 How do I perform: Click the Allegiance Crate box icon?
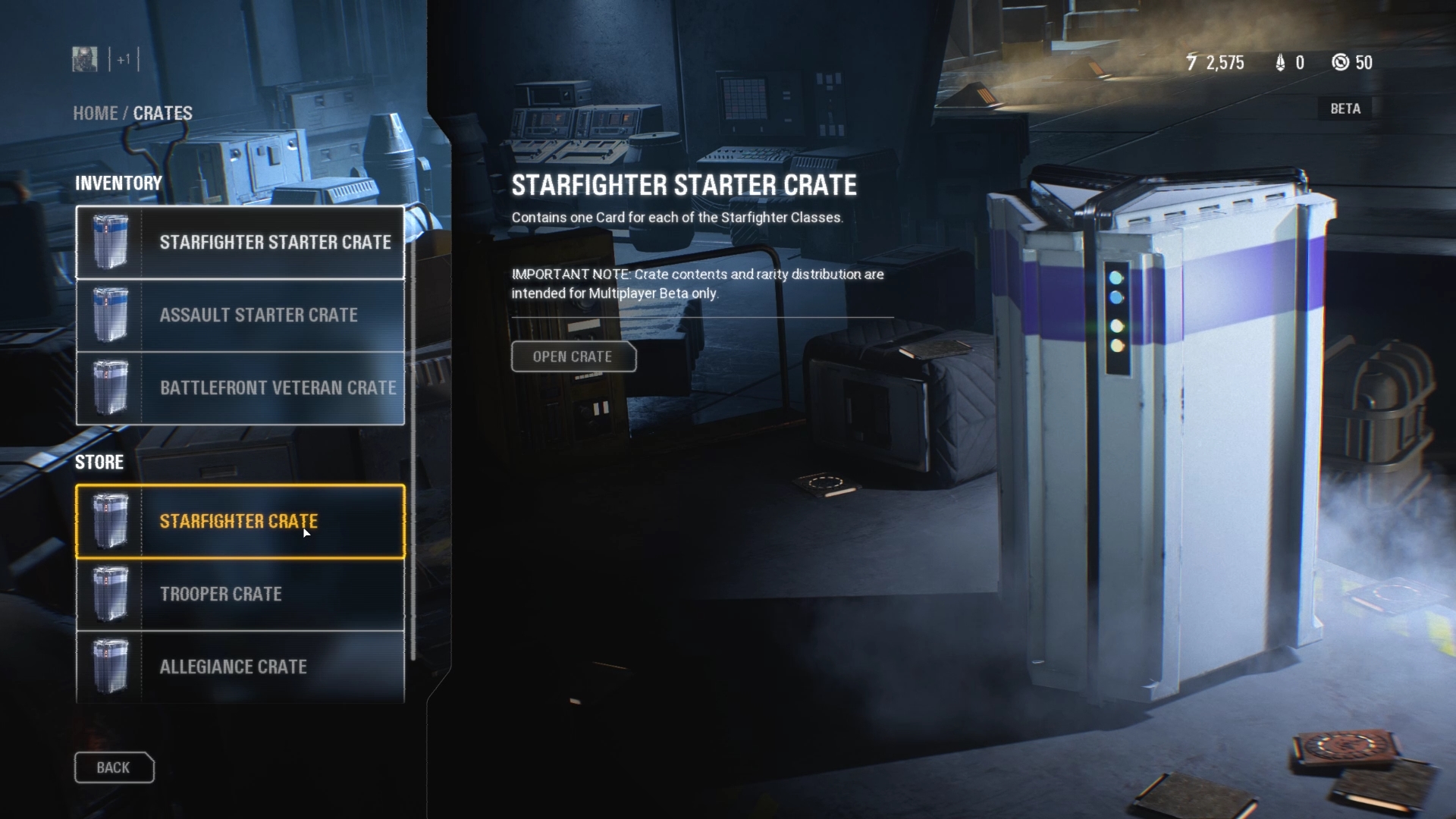click(x=111, y=667)
